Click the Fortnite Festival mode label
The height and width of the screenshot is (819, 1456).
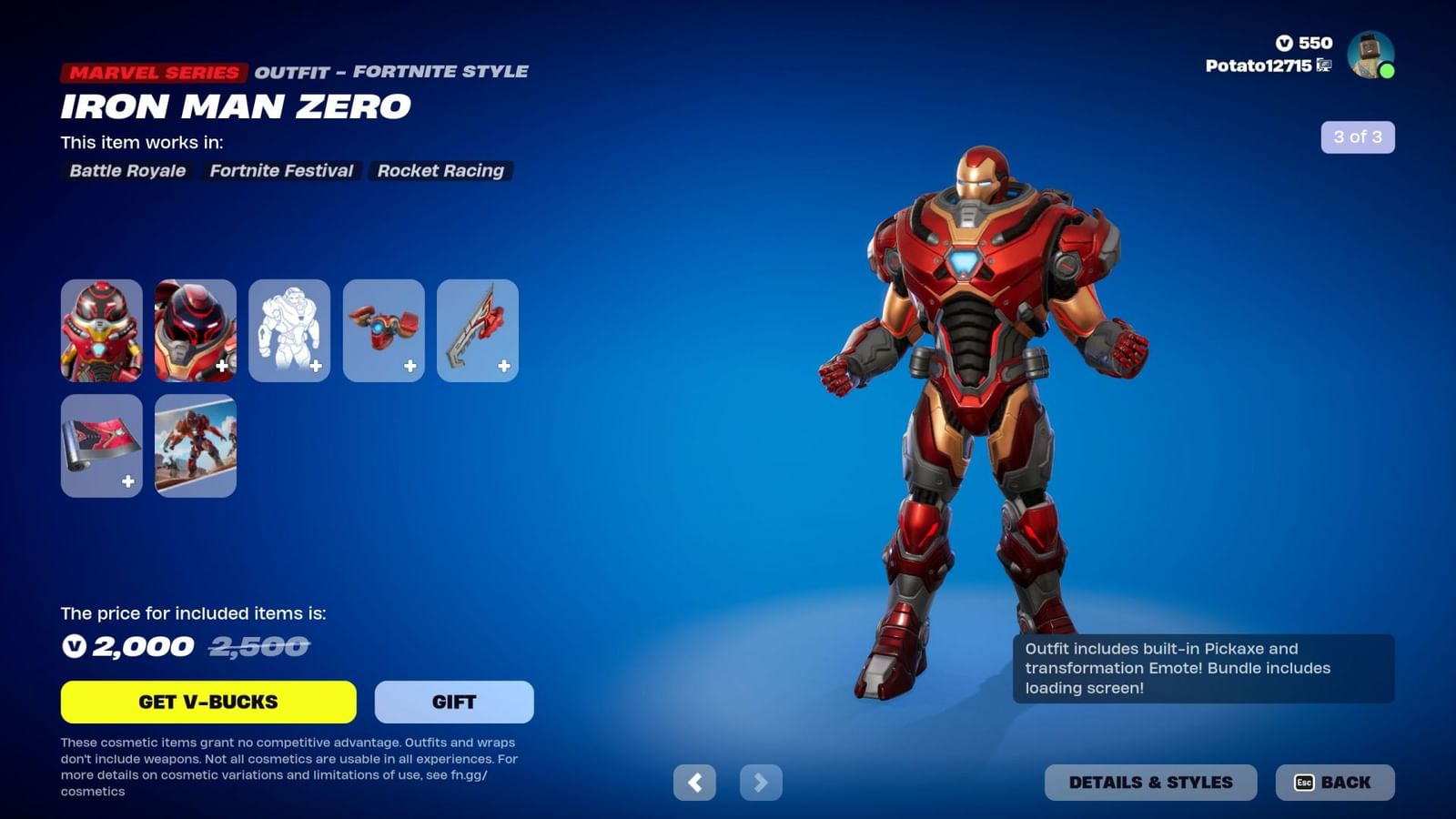pos(282,171)
